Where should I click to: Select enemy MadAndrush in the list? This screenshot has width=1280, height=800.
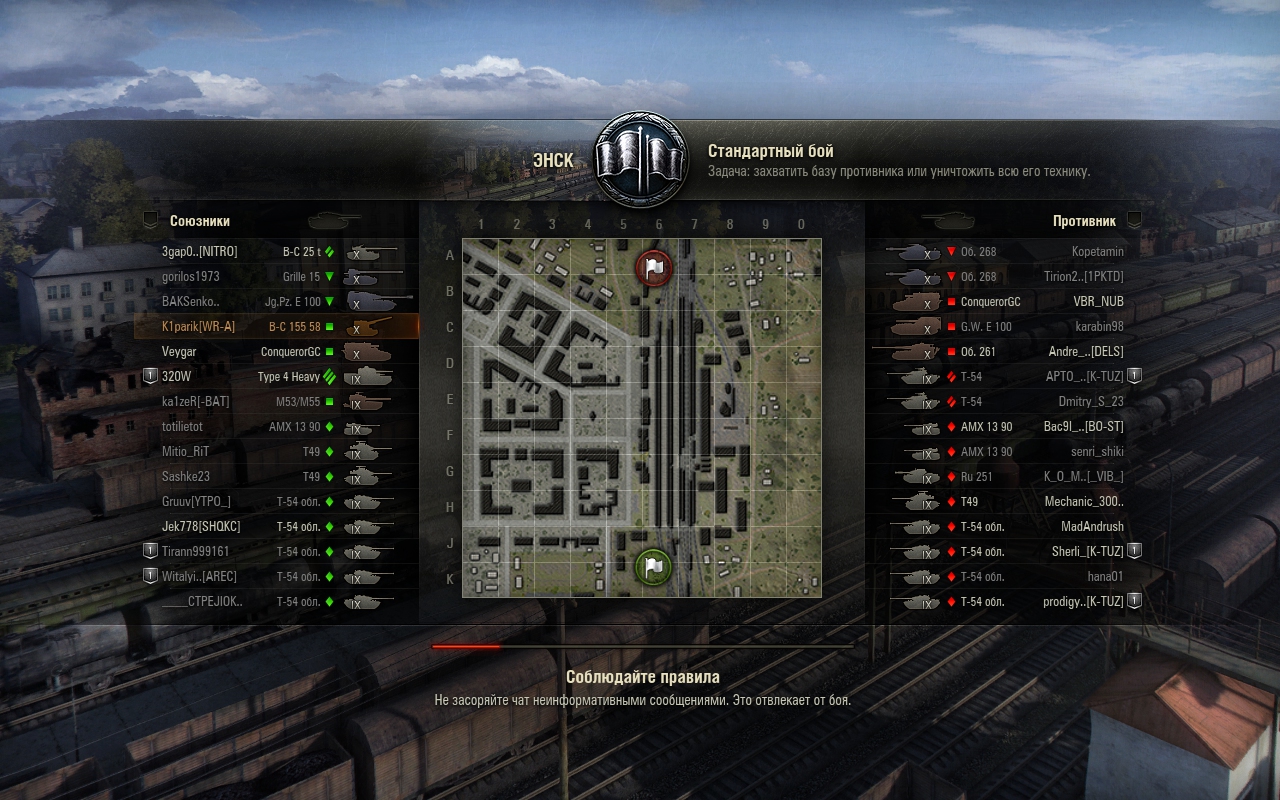coord(1005,527)
